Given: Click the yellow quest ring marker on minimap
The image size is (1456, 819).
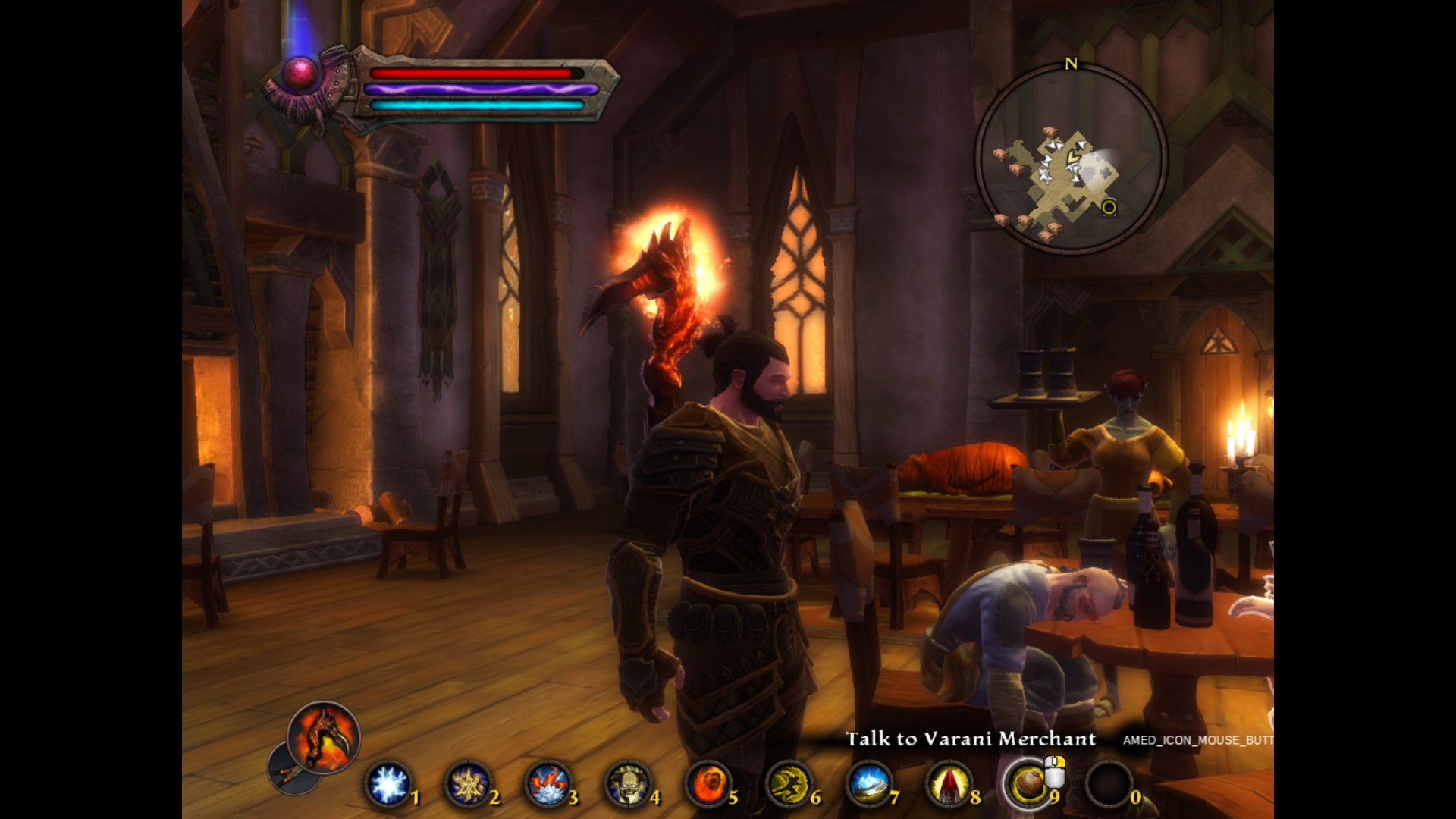Looking at the screenshot, I should click(1109, 207).
